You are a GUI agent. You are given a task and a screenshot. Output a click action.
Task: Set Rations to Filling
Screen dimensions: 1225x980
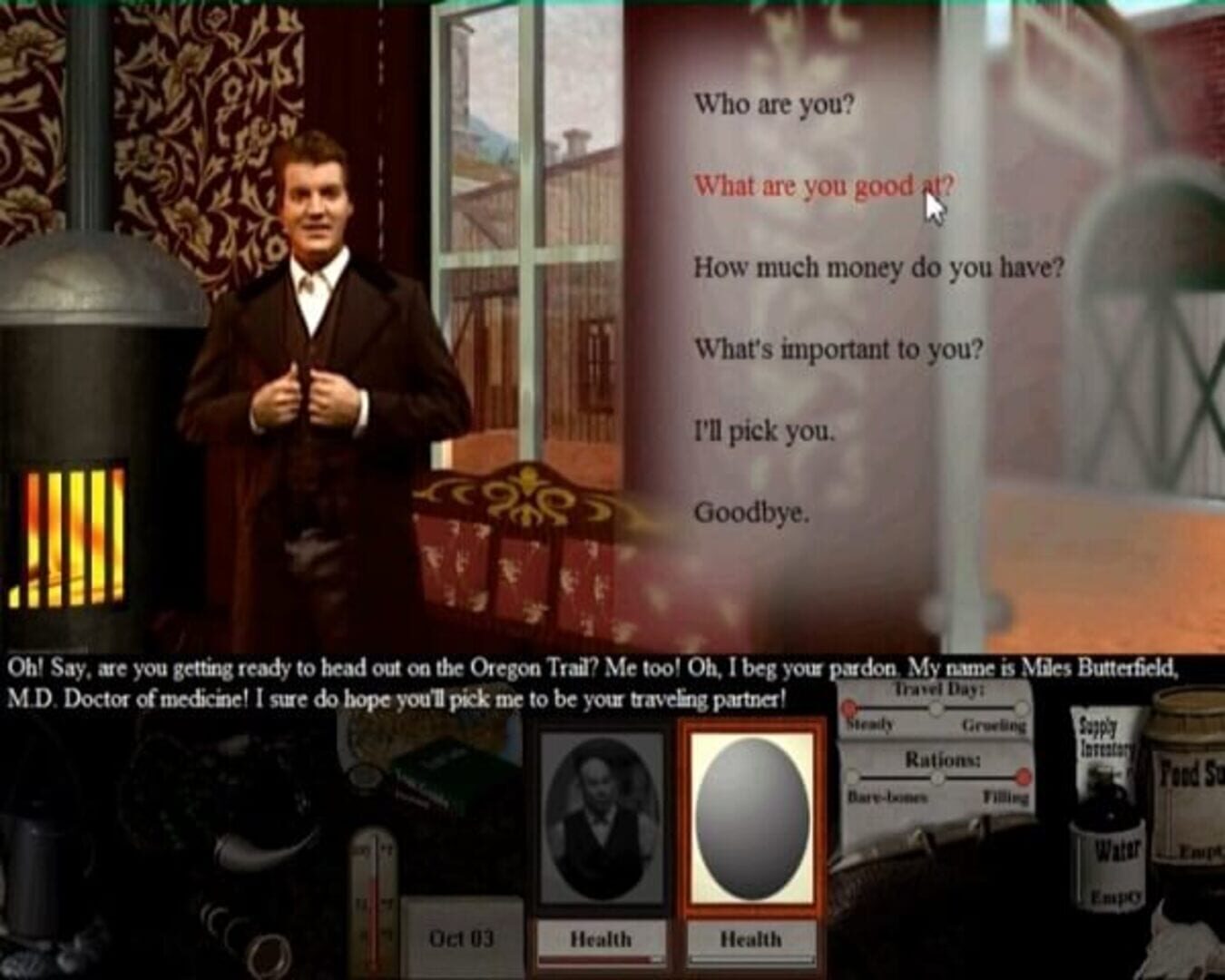click(x=1023, y=776)
